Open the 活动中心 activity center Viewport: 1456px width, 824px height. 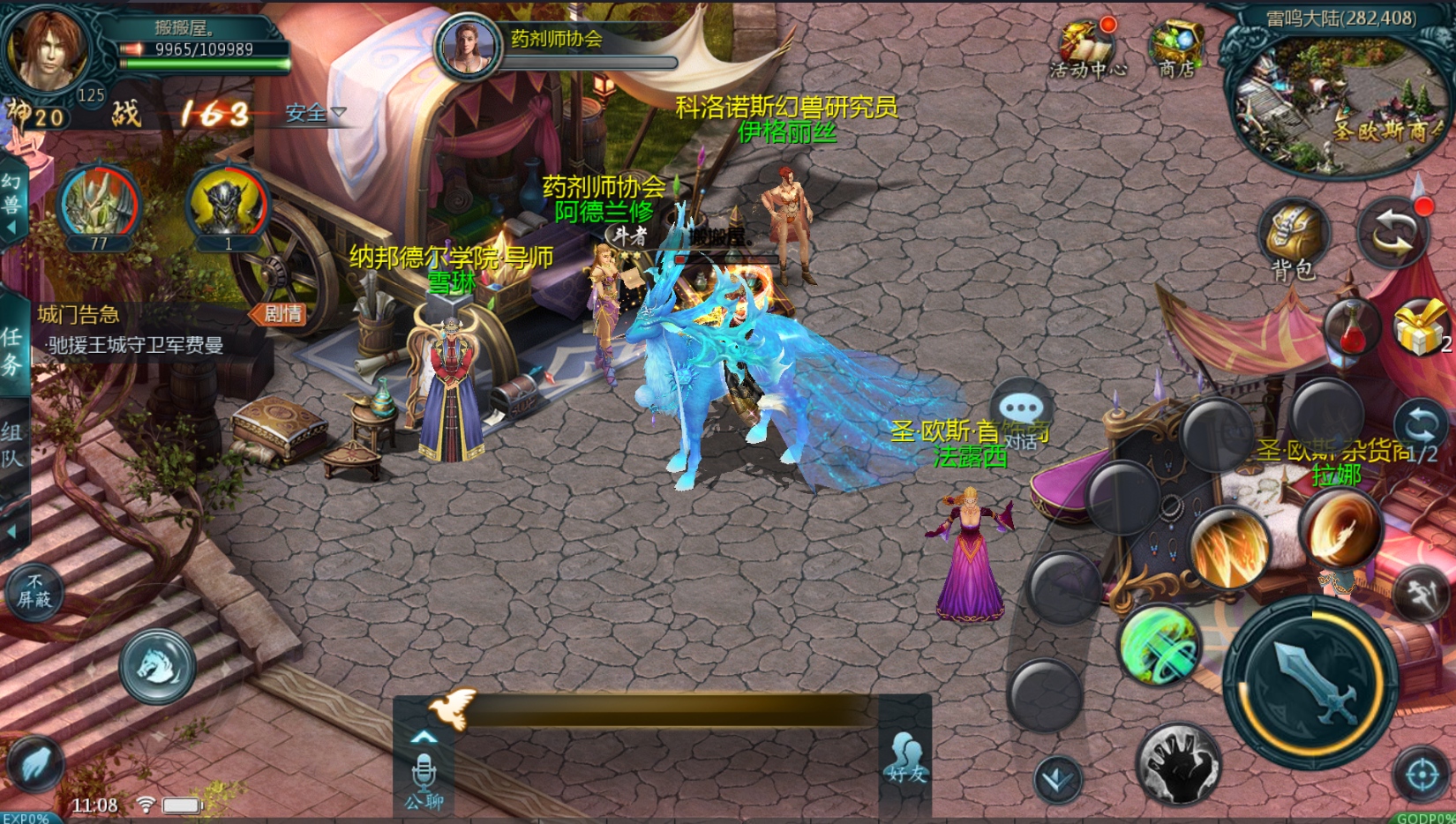1086,47
